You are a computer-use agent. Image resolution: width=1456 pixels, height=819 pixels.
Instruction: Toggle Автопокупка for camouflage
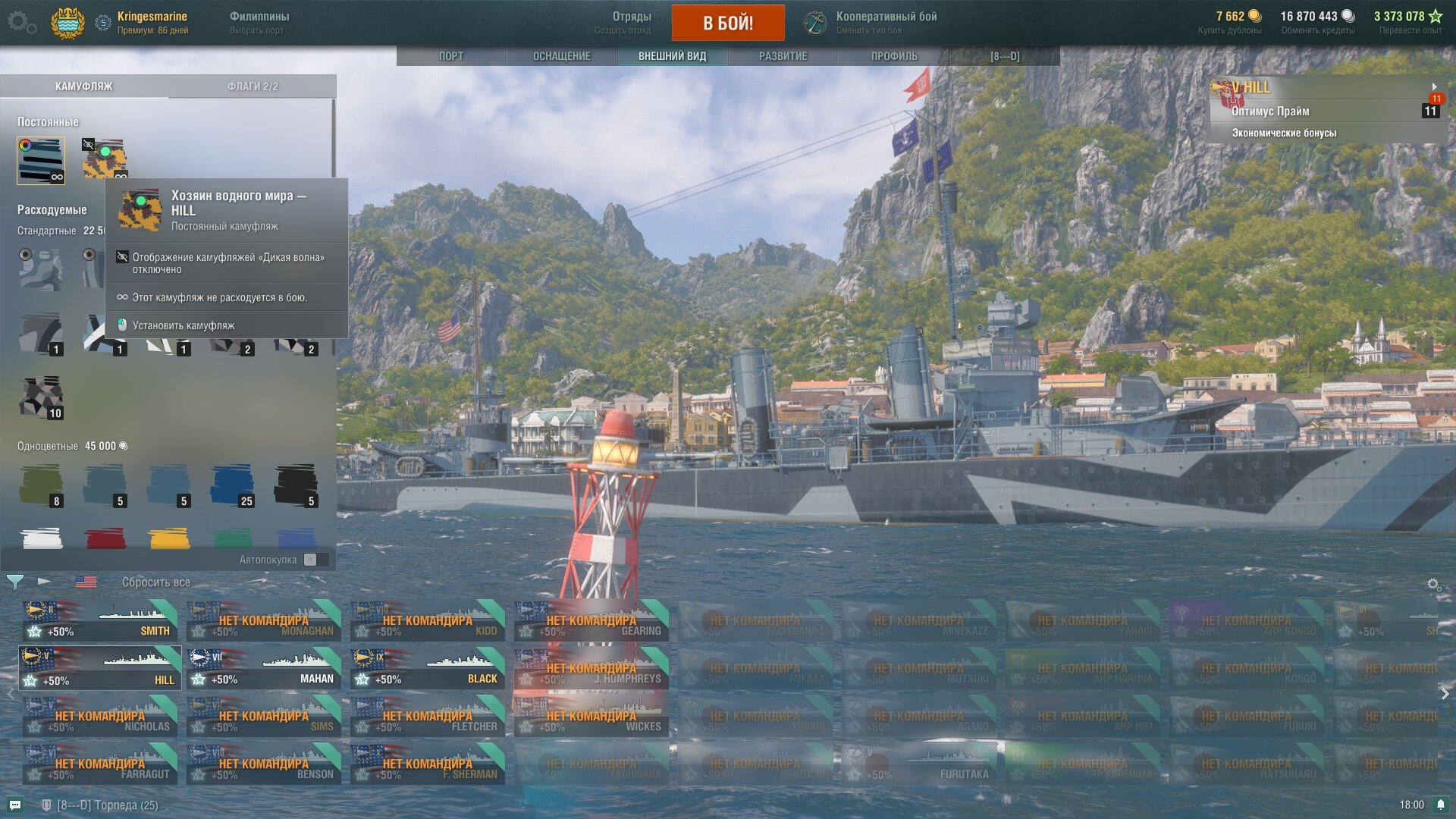(310, 560)
